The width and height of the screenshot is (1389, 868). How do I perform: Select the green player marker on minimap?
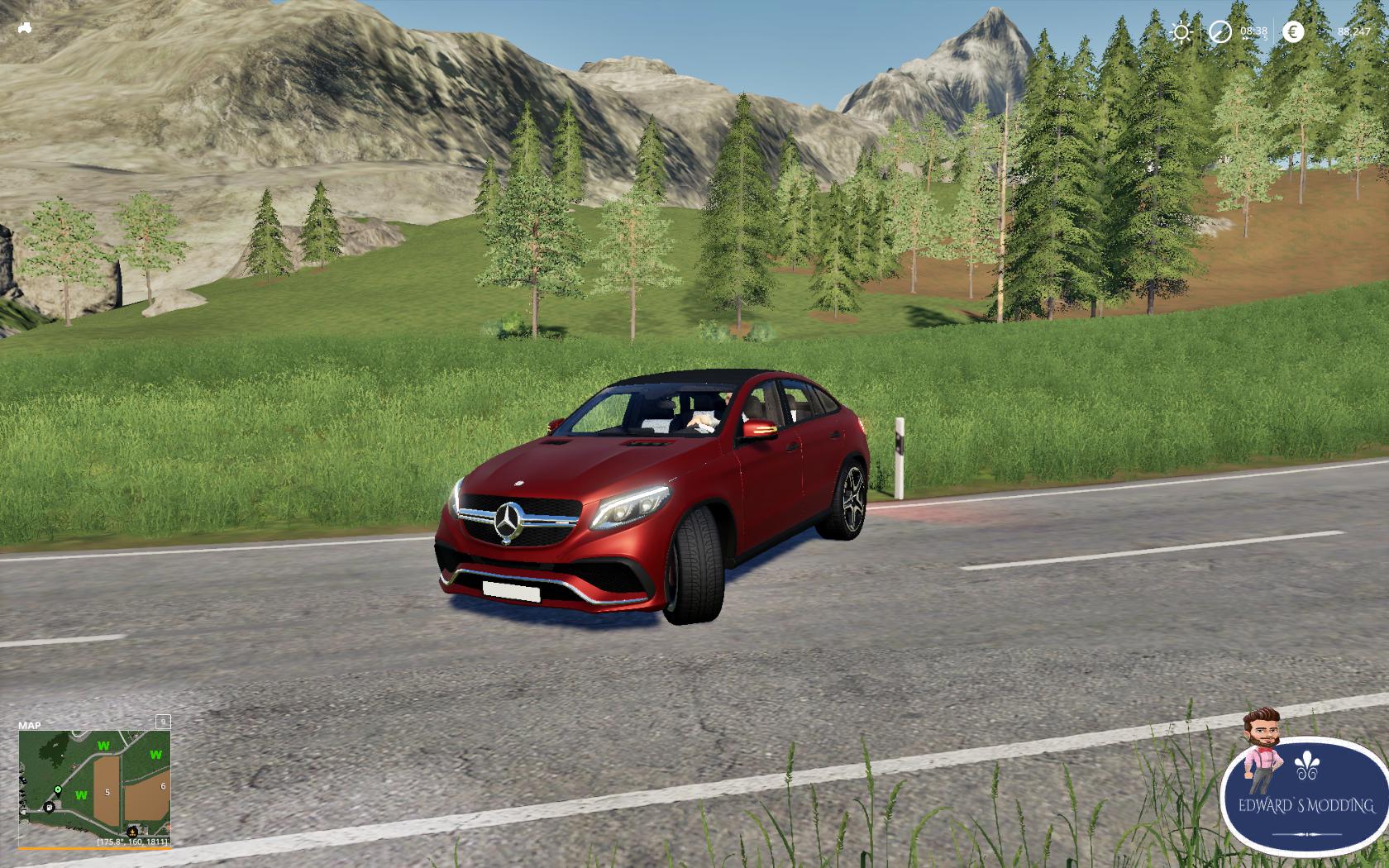pyautogui.click(x=58, y=790)
